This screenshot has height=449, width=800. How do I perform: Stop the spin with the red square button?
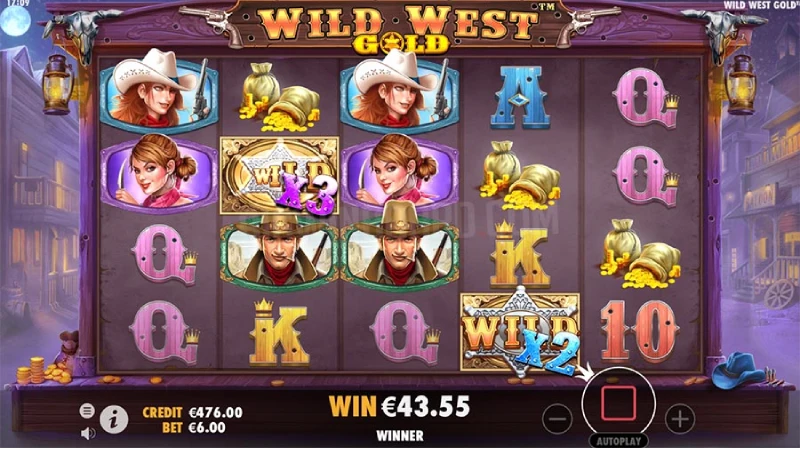(x=618, y=405)
